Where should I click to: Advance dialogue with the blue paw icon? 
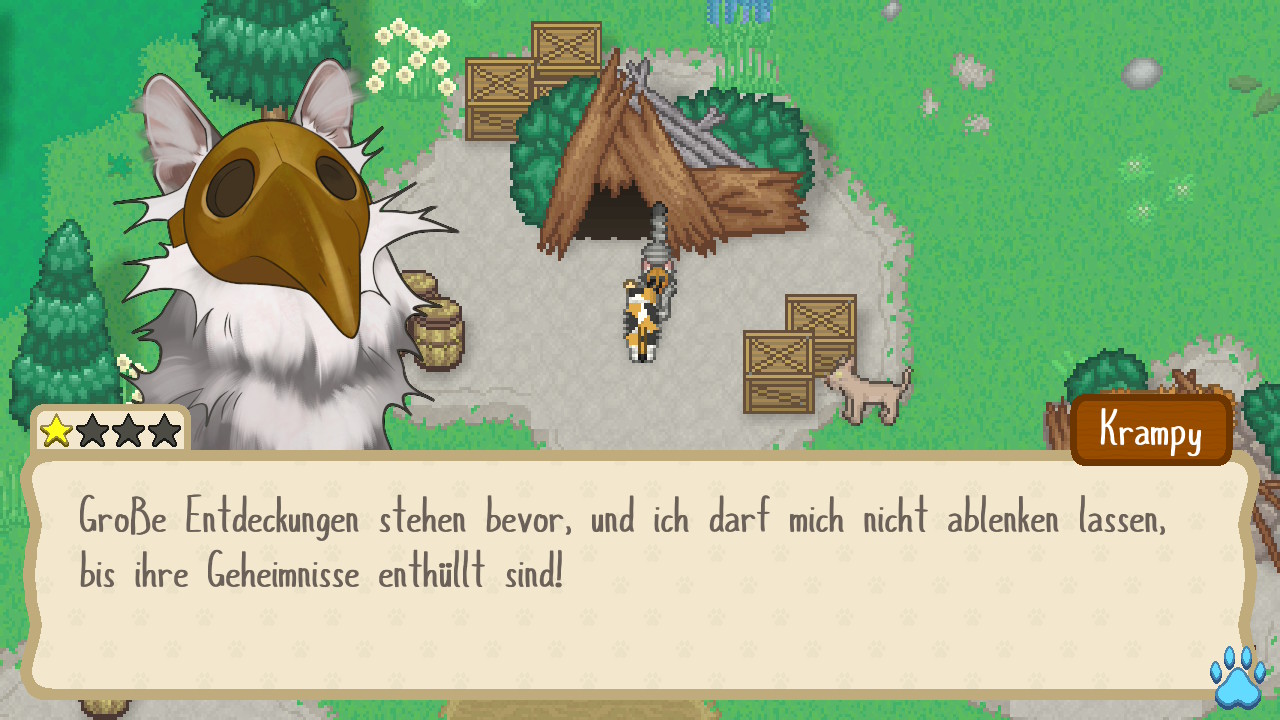[1237, 677]
